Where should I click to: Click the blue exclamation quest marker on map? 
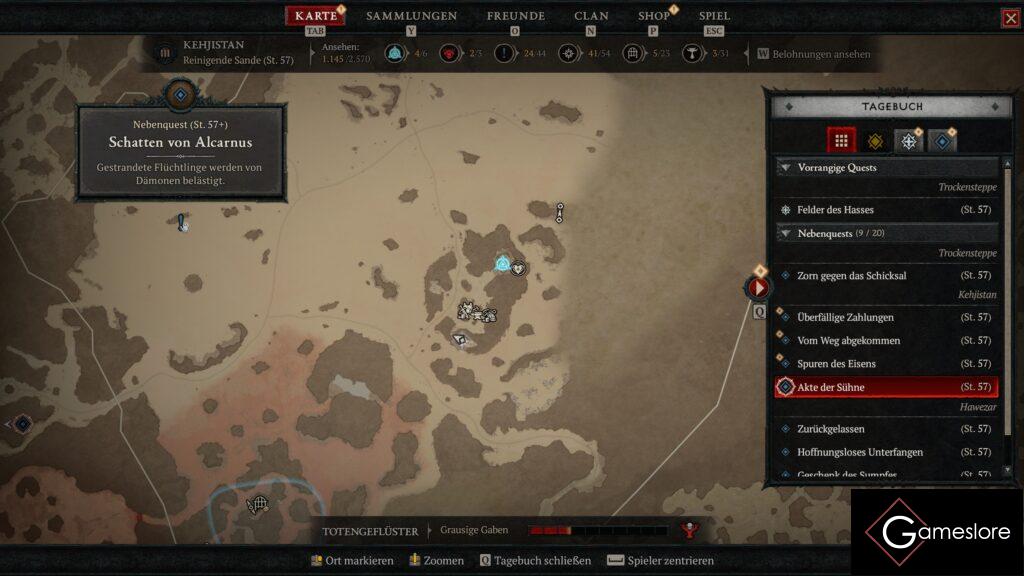[181, 222]
